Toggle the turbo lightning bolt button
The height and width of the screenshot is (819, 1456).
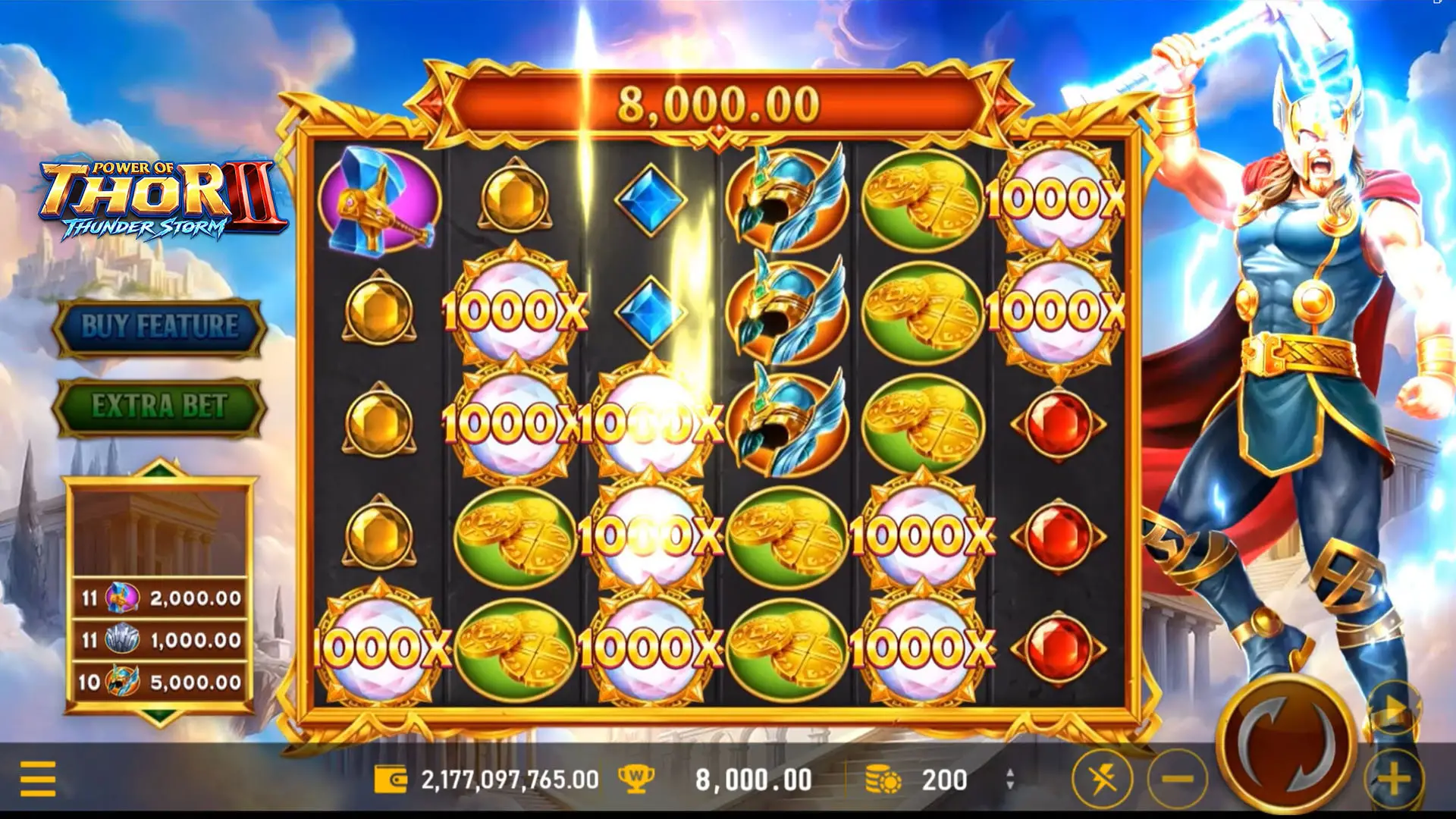pyautogui.click(x=1103, y=779)
